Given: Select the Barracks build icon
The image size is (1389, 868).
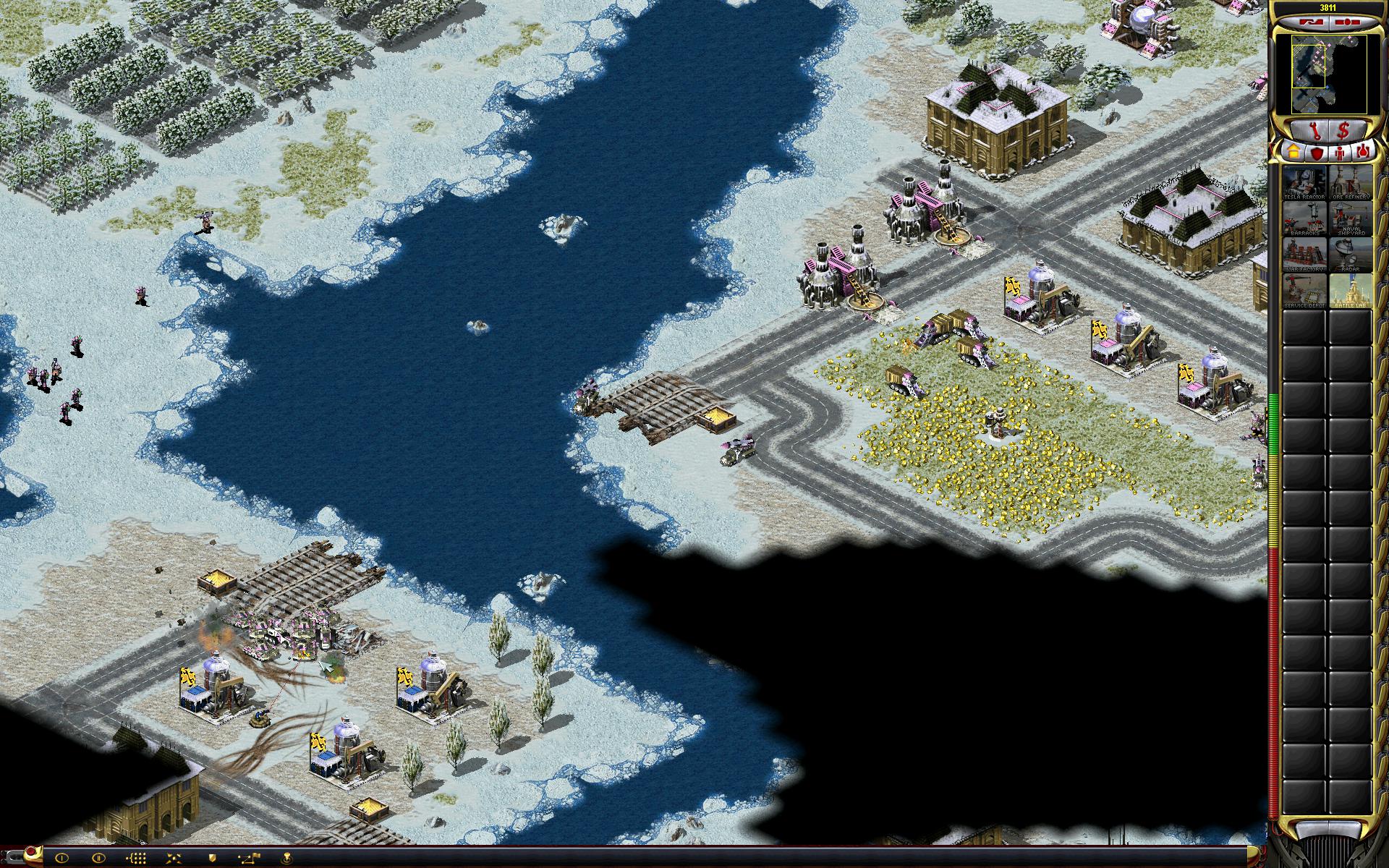Looking at the screenshot, I should pyautogui.click(x=1304, y=218).
